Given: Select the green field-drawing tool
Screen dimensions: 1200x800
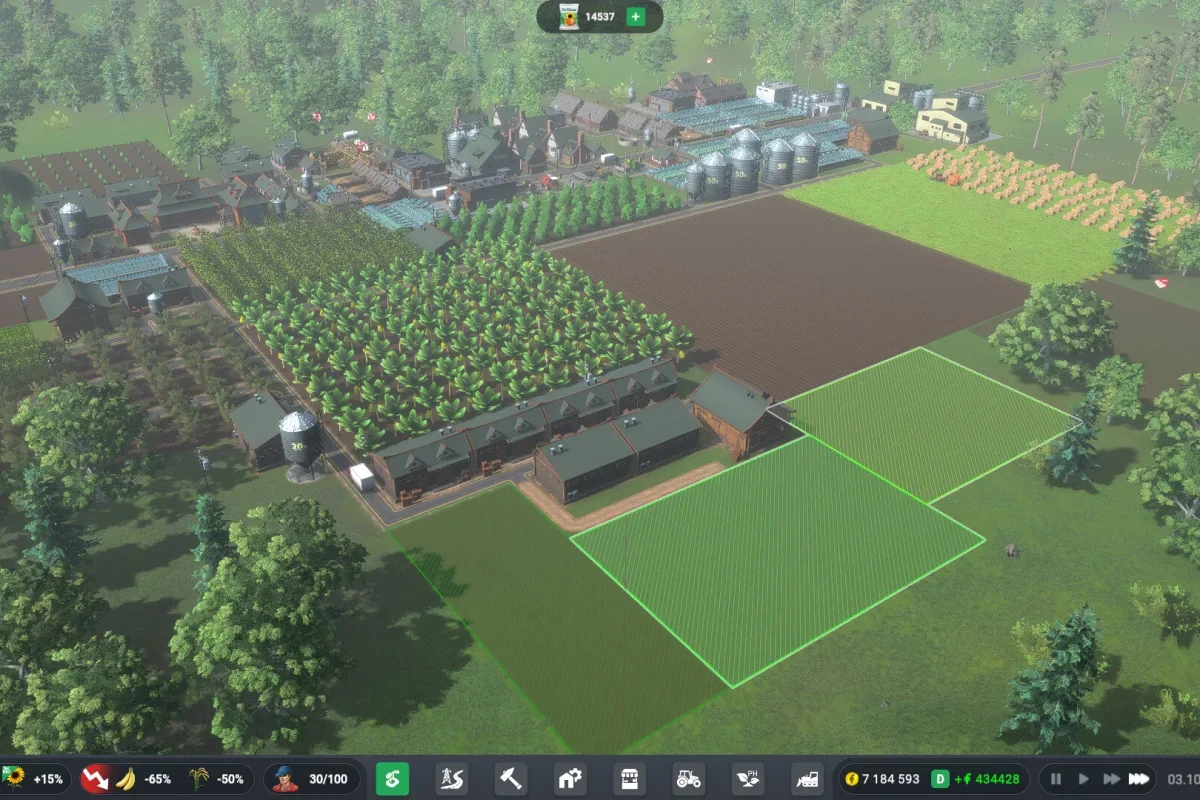Looking at the screenshot, I should tap(392, 779).
